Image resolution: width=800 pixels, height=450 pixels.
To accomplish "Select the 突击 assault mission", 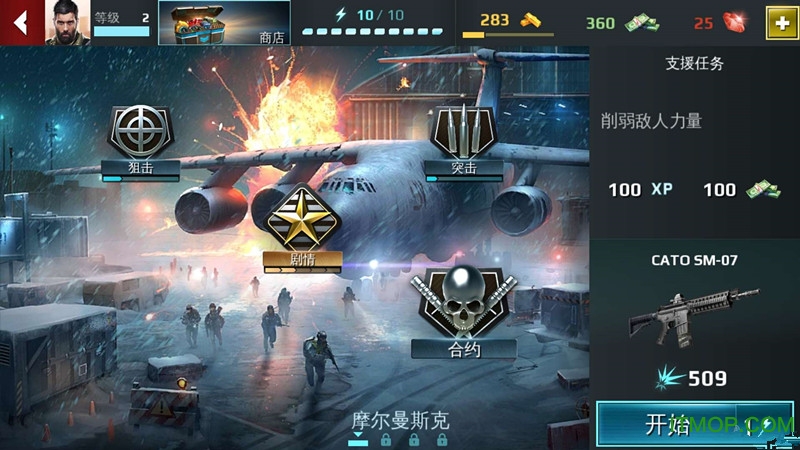I will pyautogui.click(x=462, y=141).
